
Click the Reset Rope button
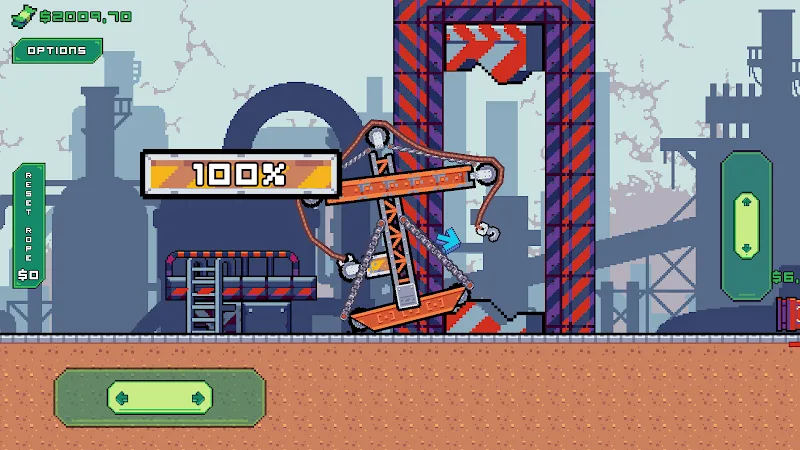pyautogui.click(x=29, y=225)
